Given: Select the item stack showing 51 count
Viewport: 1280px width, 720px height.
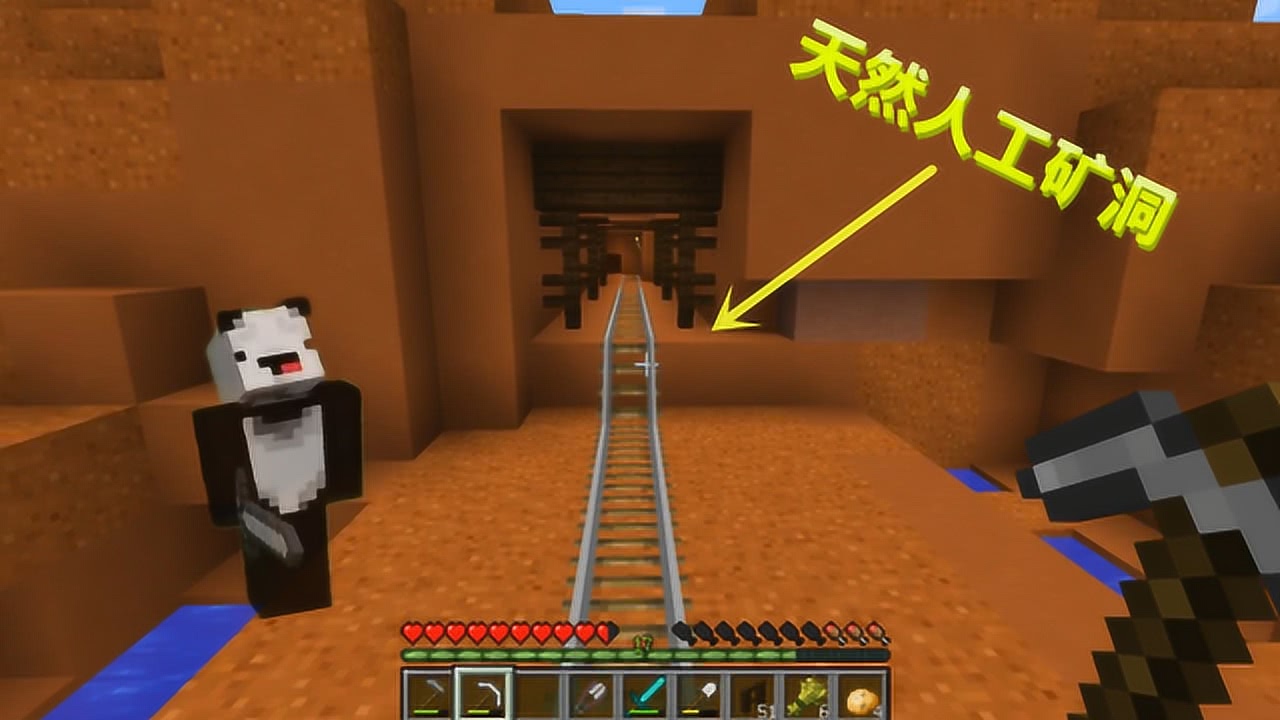Looking at the screenshot, I should point(756,690).
